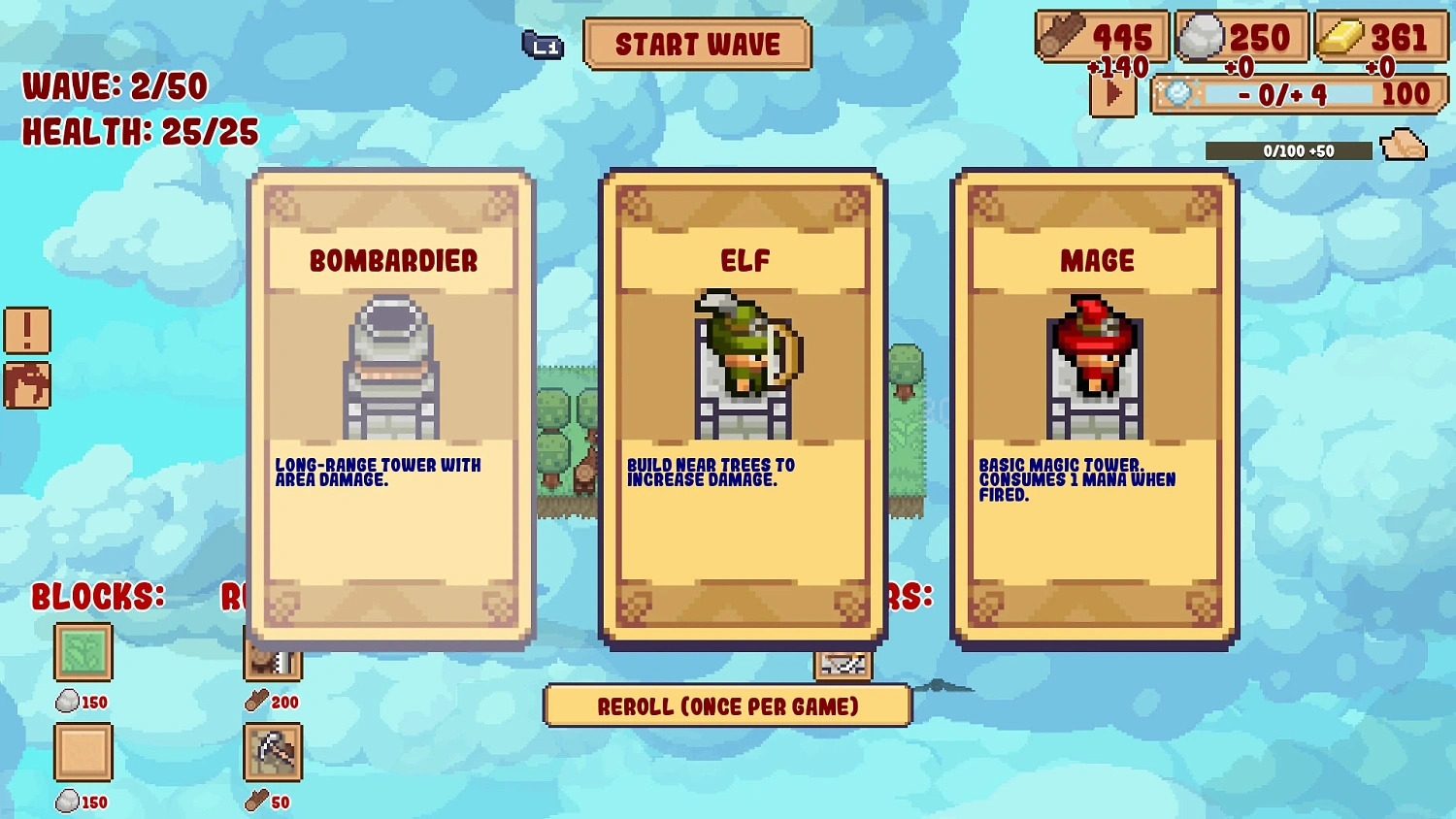Image resolution: width=1456 pixels, height=819 pixels.
Task: Select the plain tan block
Action: (83, 752)
